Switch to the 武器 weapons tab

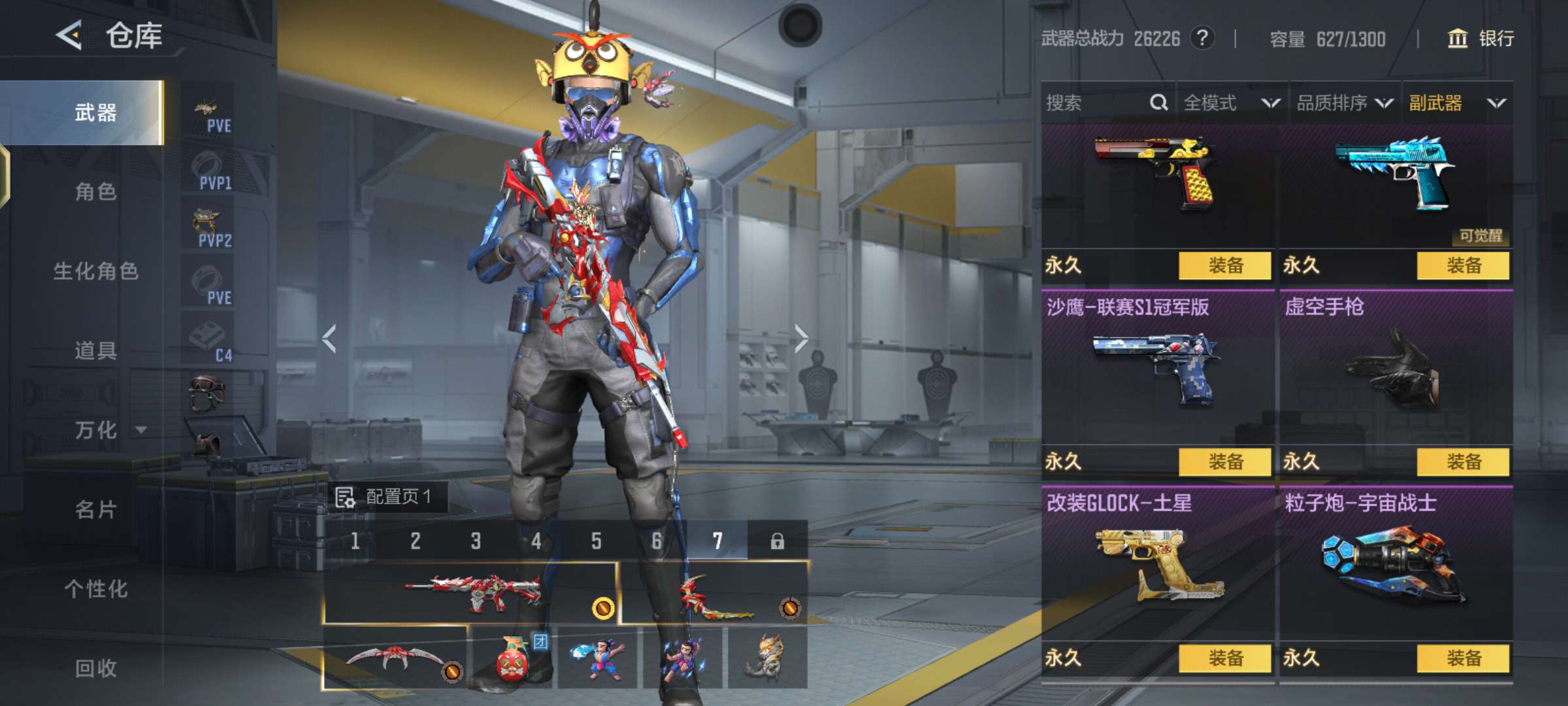pos(95,112)
